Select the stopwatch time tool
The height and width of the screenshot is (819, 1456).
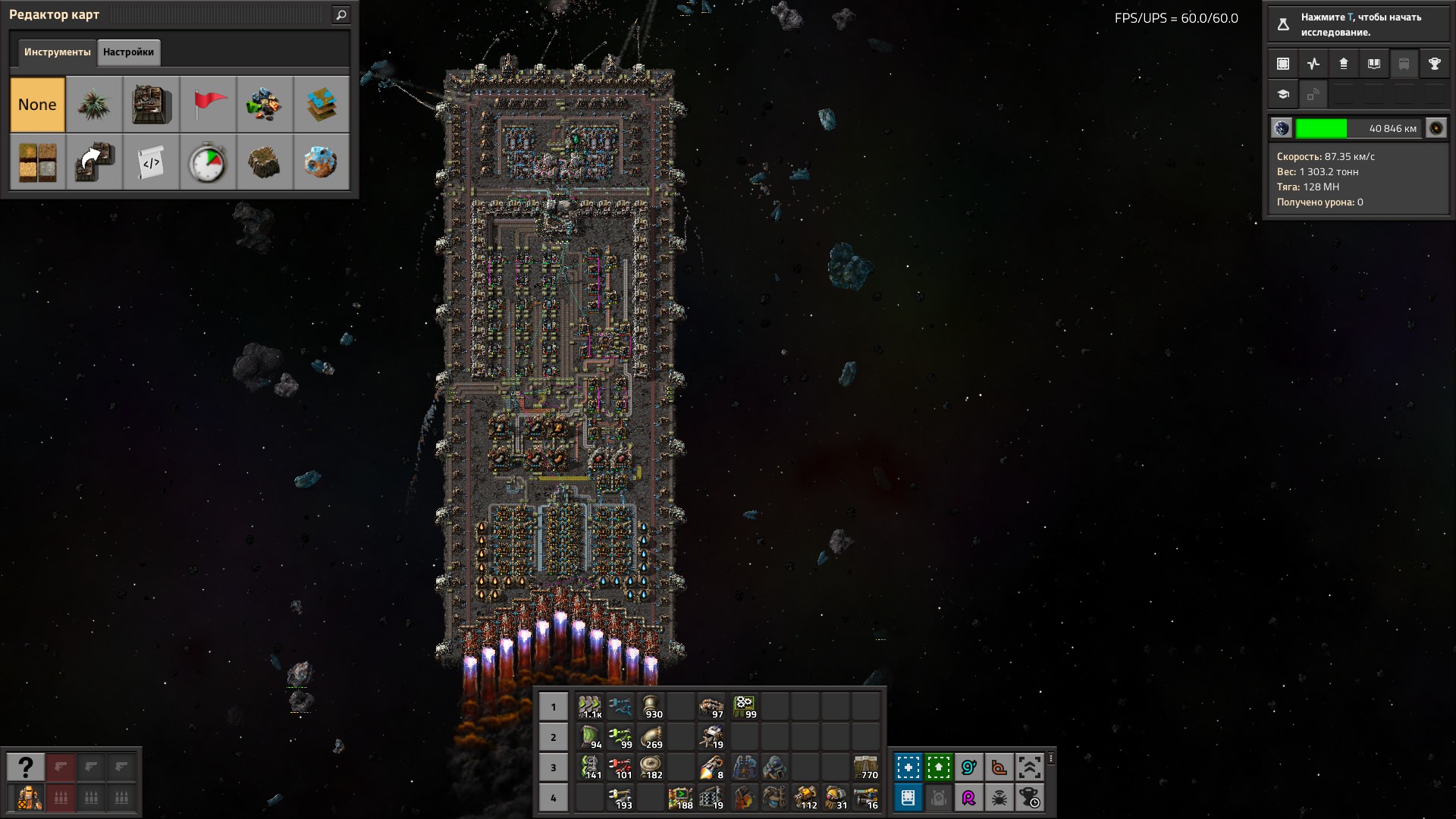tap(208, 162)
